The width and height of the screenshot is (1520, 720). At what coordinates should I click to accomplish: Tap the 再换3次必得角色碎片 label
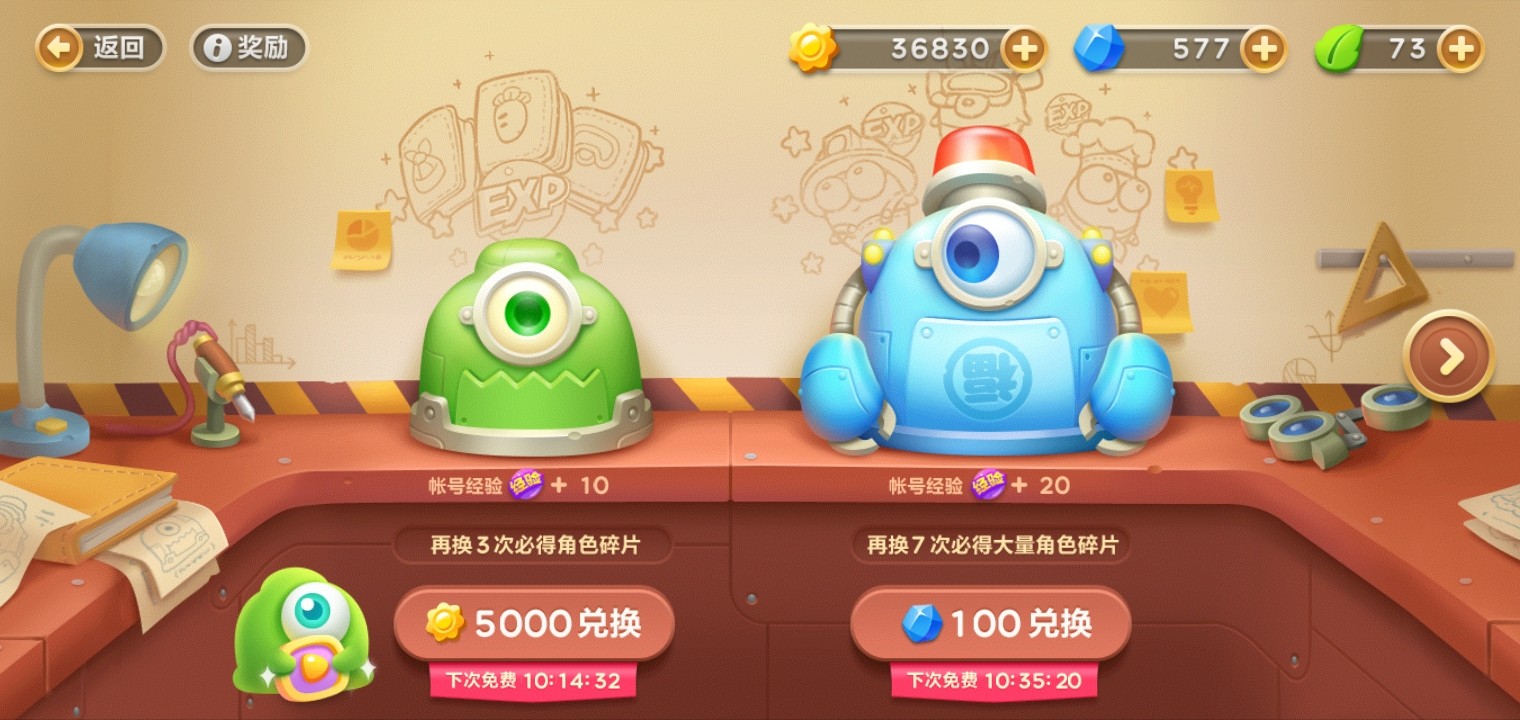pyautogui.click(x=533, y=547)
